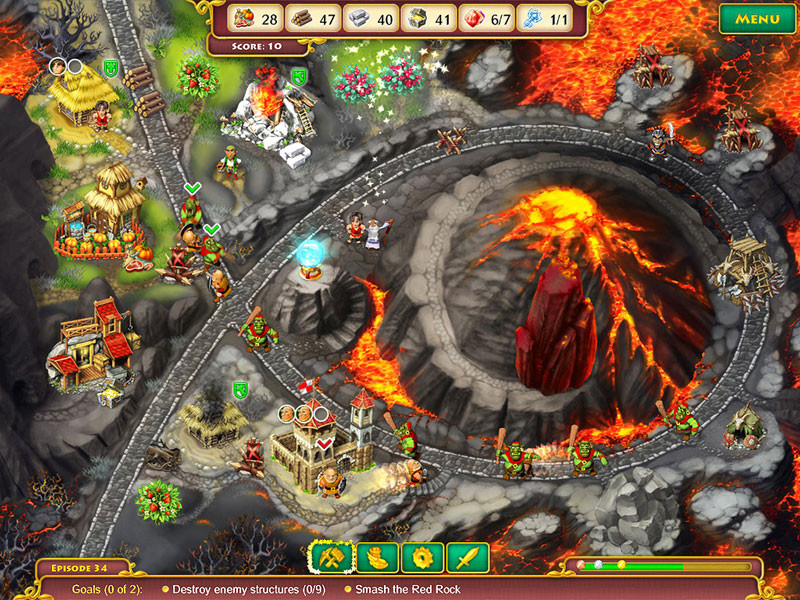
Task: Activate the winged boot speed bonus
Action: [378, 558]
